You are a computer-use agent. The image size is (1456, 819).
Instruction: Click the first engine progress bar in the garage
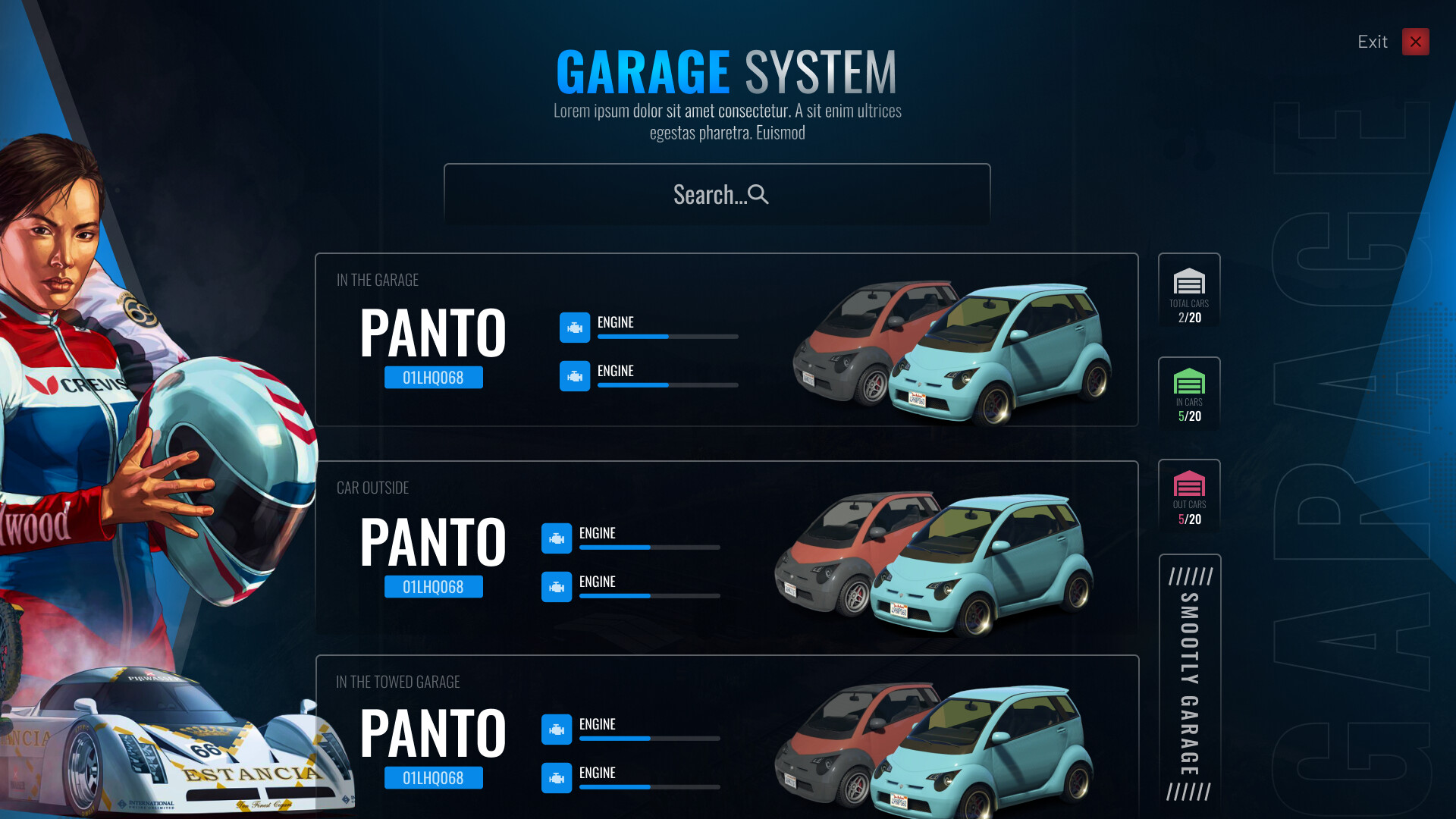667,337
